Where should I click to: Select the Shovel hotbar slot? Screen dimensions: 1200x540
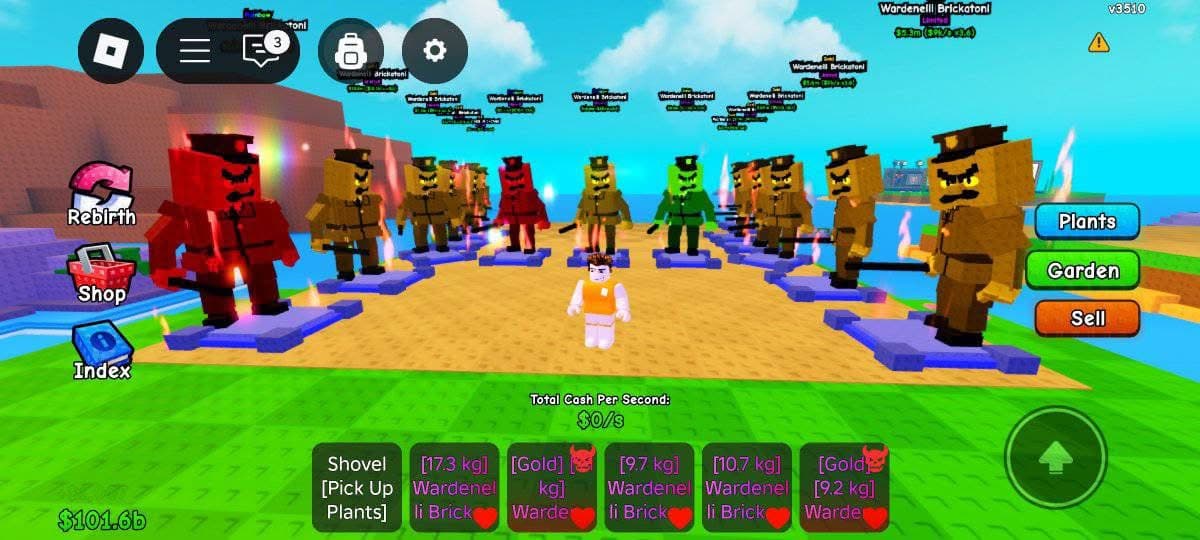357,488
